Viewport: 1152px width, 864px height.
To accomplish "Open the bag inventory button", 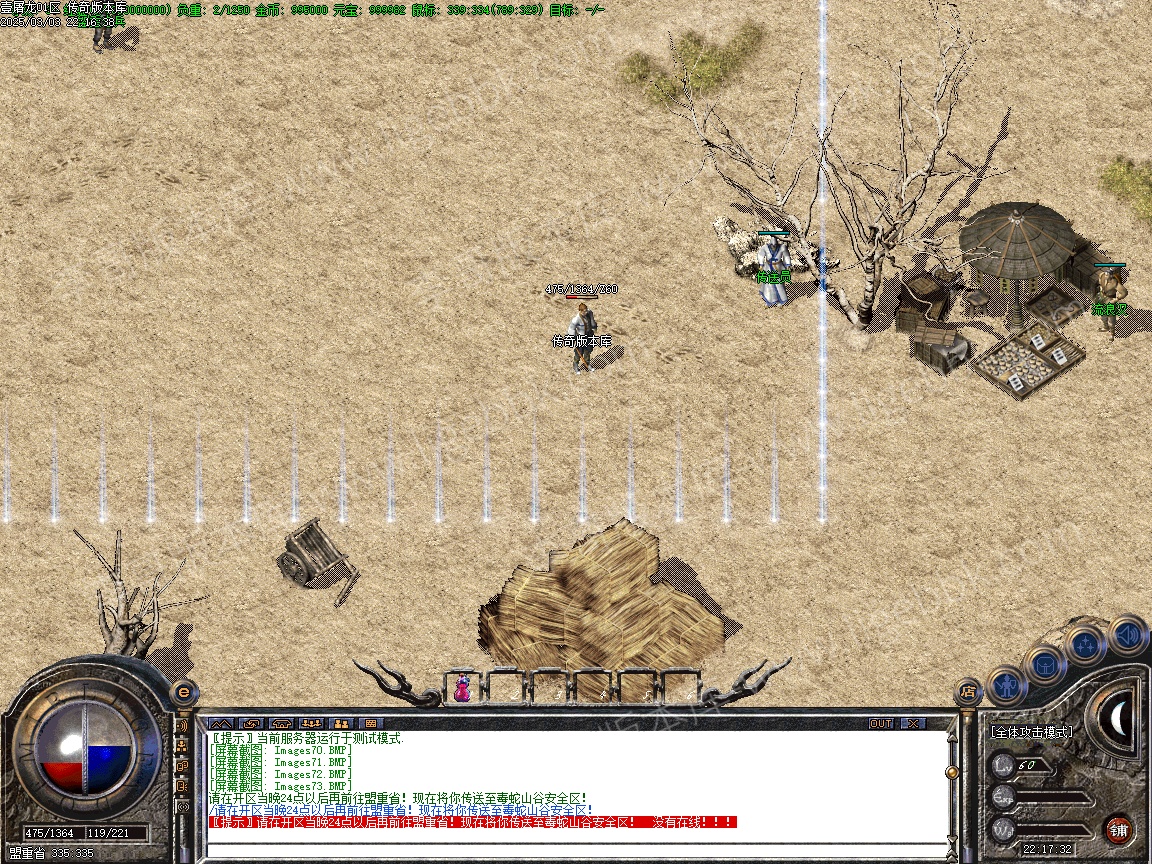I will tap(1046, 664).
